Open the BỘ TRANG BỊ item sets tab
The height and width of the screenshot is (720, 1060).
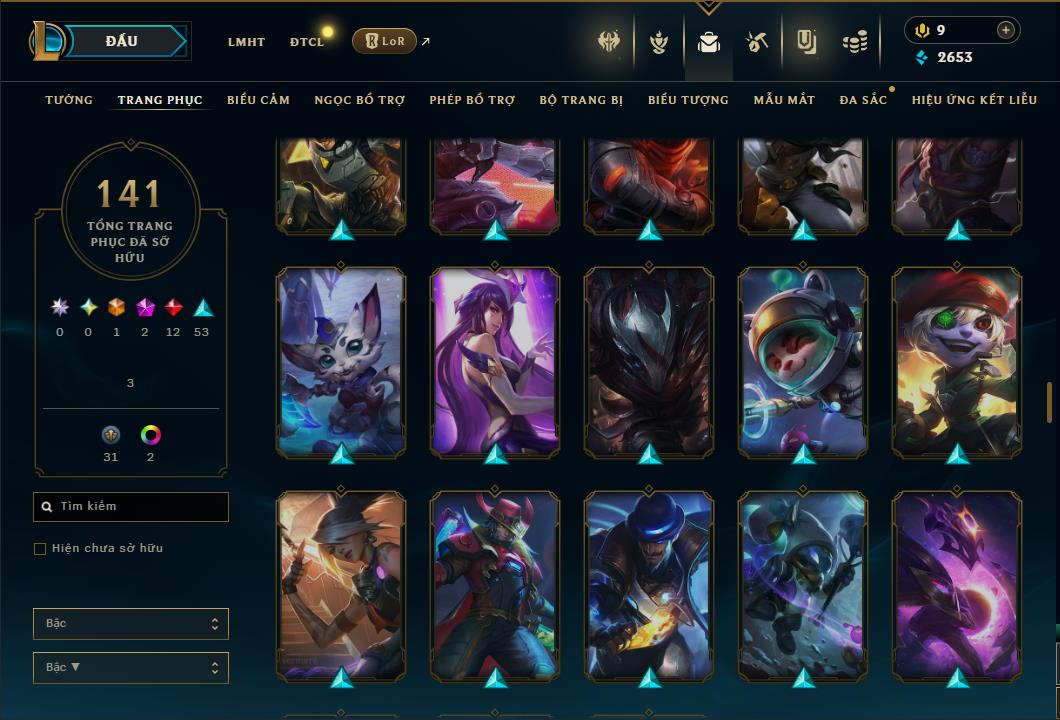[581, 100]
